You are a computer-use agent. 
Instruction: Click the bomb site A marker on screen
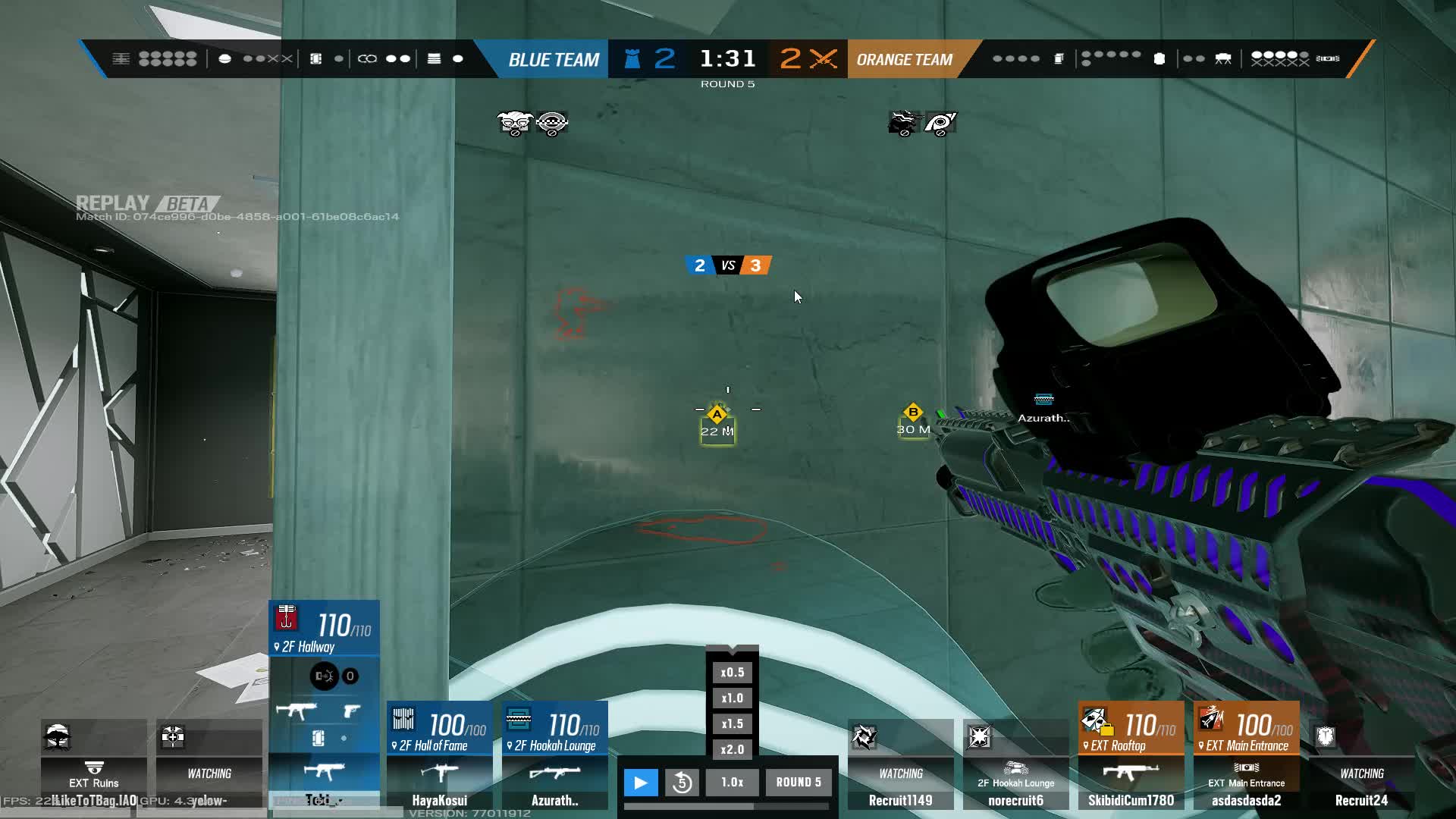(x=716, y=416)
